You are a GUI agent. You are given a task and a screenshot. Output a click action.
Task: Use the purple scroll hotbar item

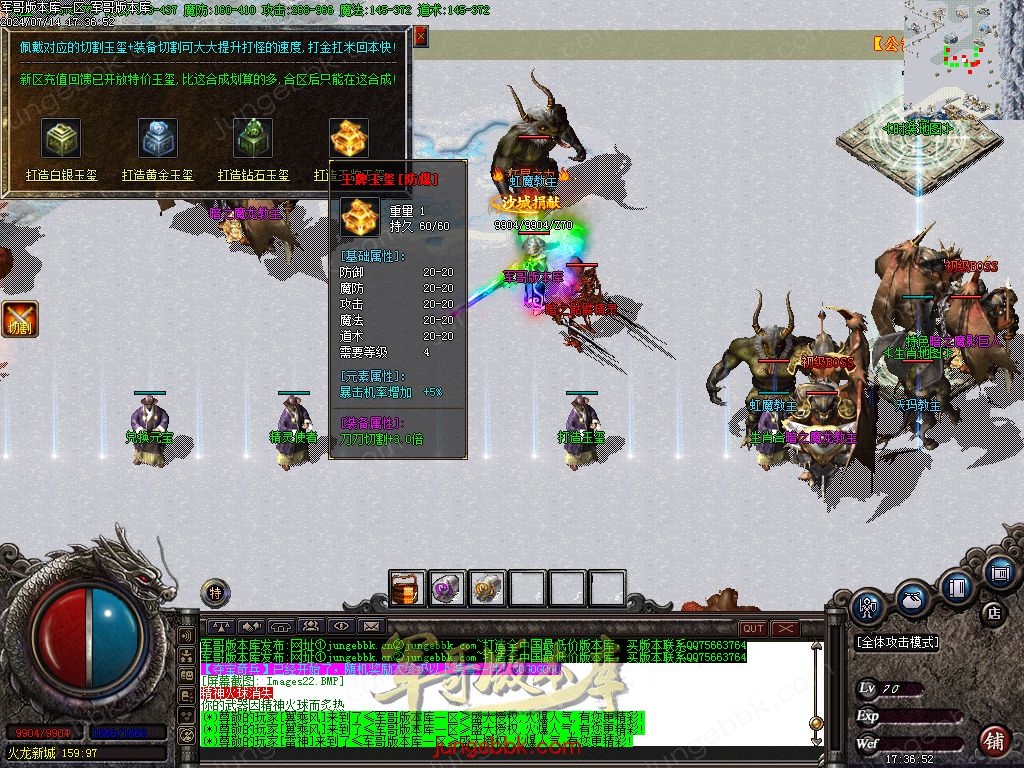pyautogui.click(x=447, y=589)
